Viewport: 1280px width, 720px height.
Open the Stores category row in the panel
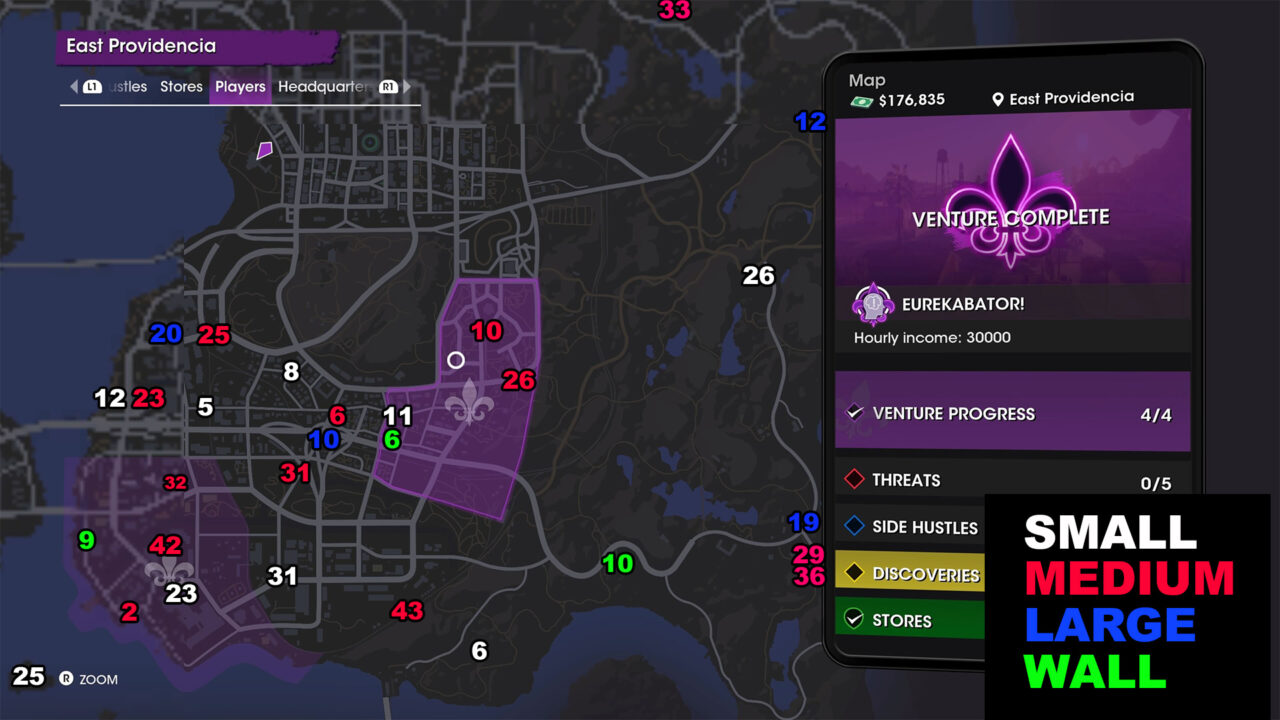pyautogui.click(x=910, y=620)
